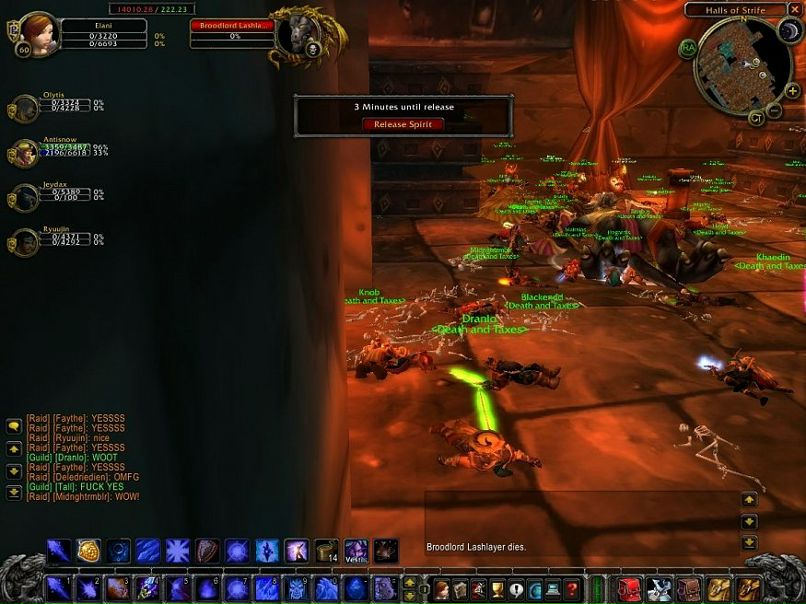Open the RA addon minimap button
Image resolution: width=806 pixels, height=604 pixels.
click(x=689, y=48)
